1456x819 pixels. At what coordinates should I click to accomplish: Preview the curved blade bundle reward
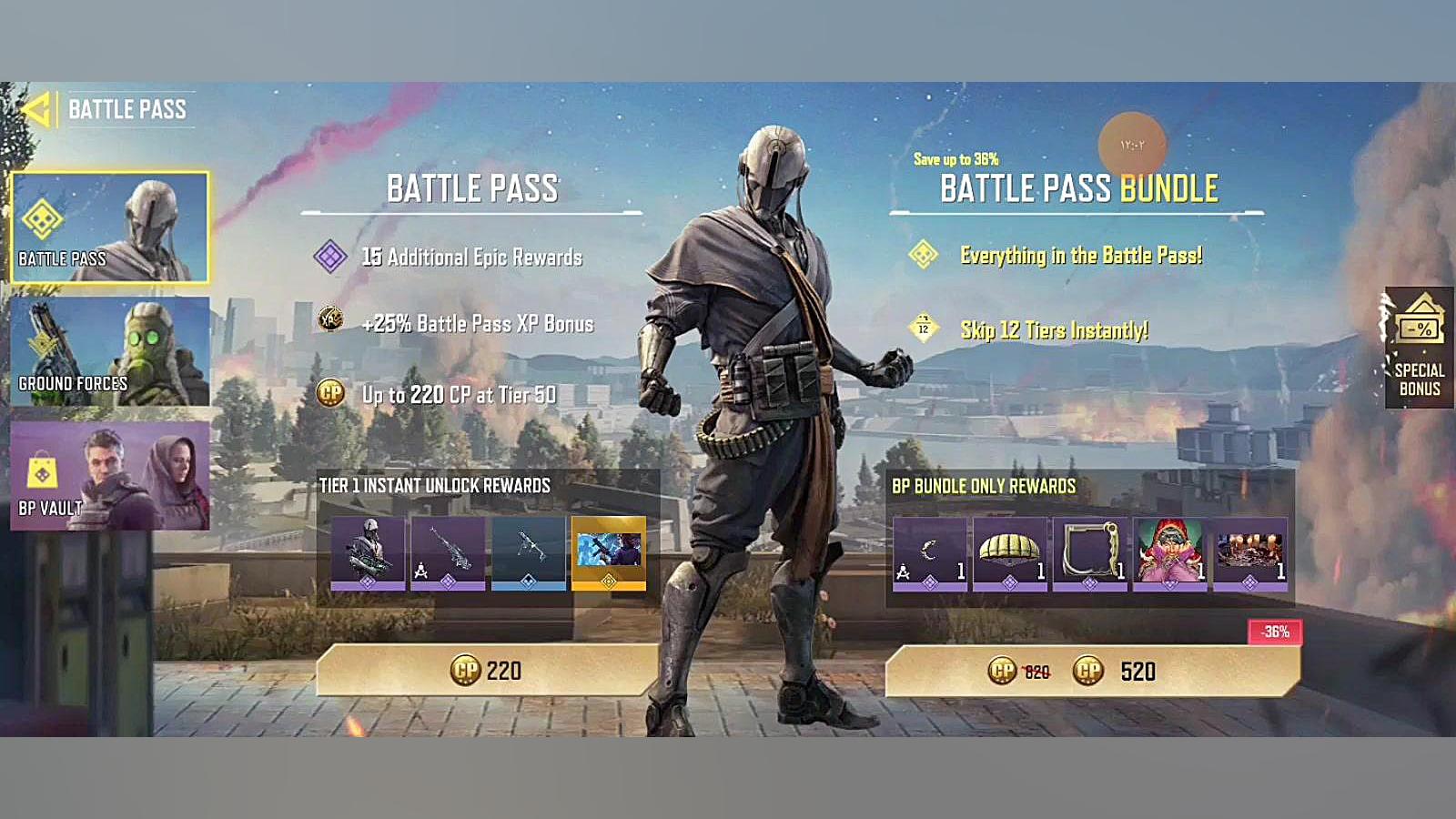pyautogui.click(x=930, y=553)
